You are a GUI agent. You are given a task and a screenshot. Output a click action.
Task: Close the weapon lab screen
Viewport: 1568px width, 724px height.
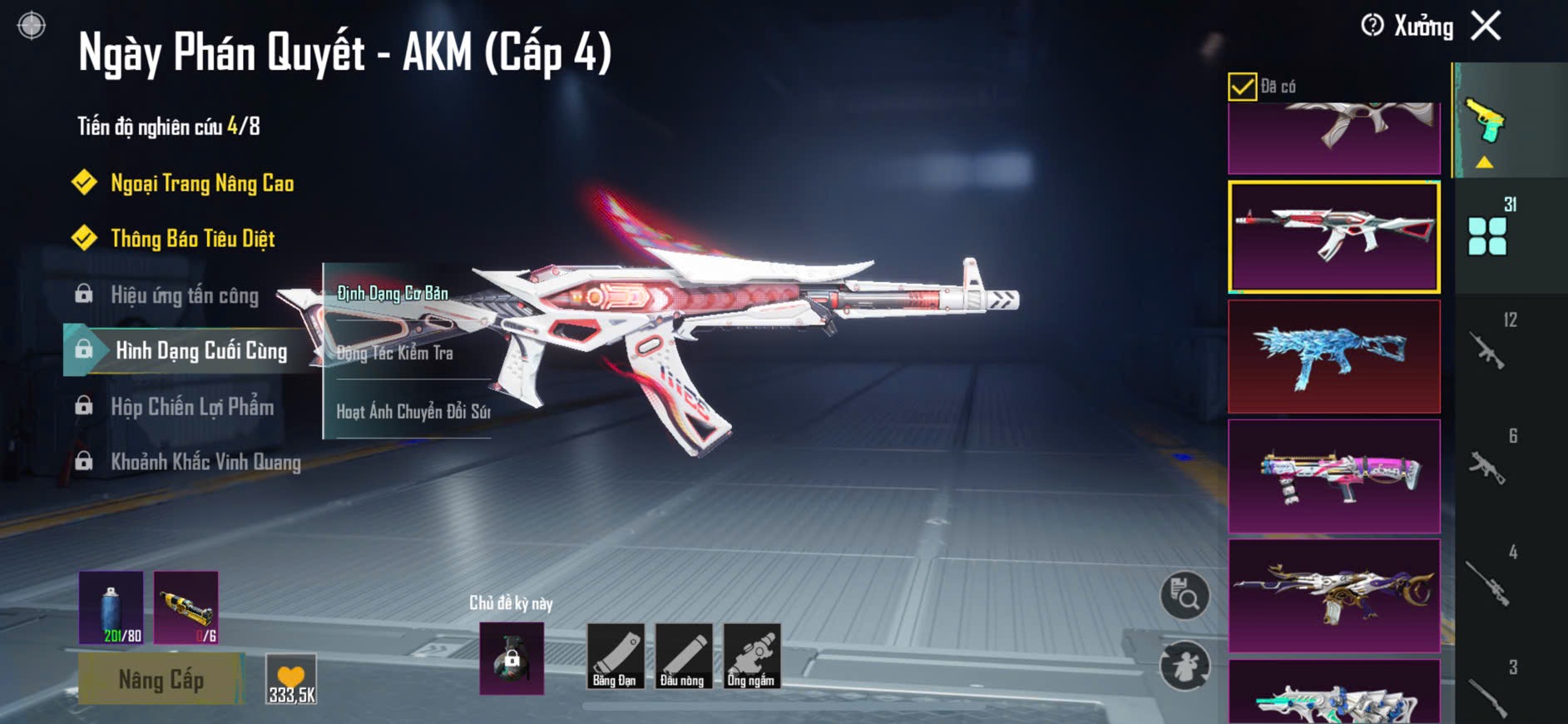click(x=1486, y=26)
